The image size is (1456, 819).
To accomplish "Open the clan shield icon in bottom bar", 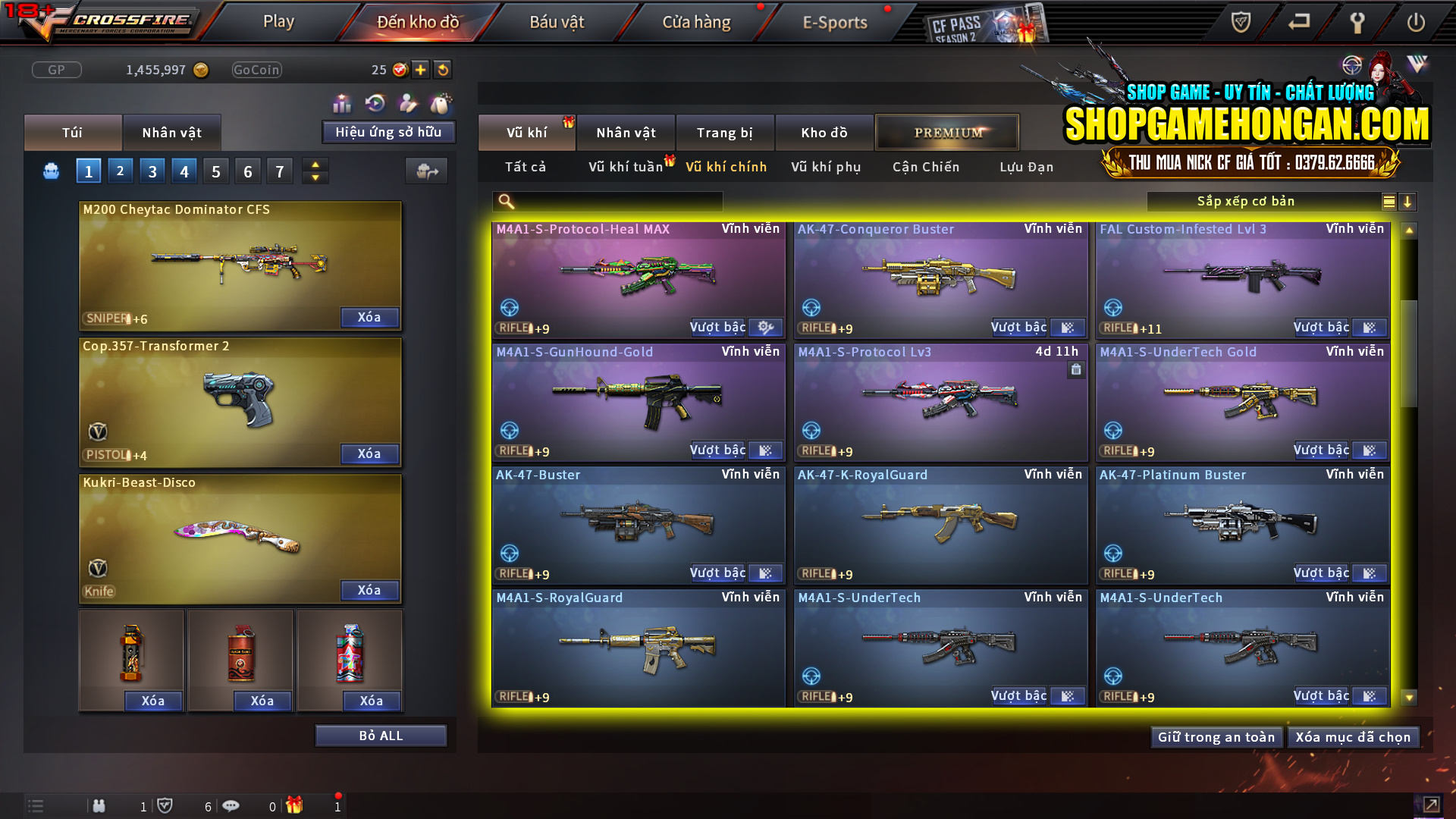I will click(x=167, y=806).
